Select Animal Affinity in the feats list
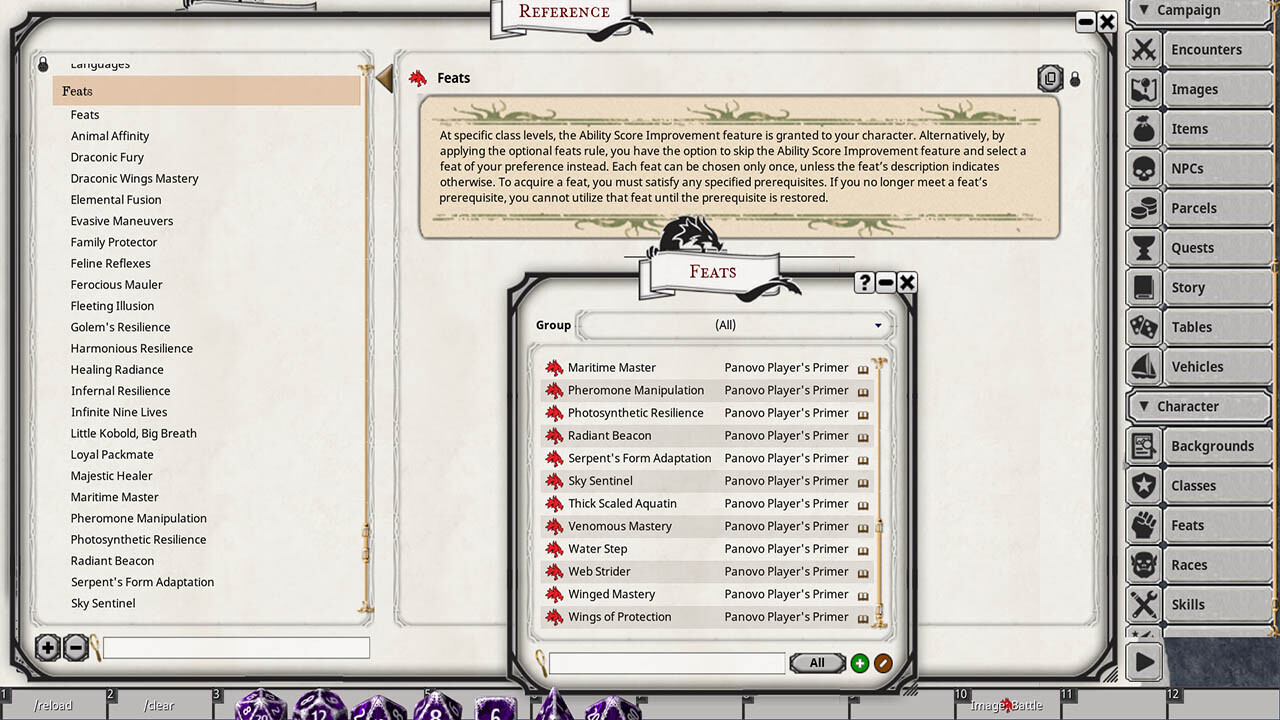The height and width of the screenshot is (720, 1280). [110, 135]
